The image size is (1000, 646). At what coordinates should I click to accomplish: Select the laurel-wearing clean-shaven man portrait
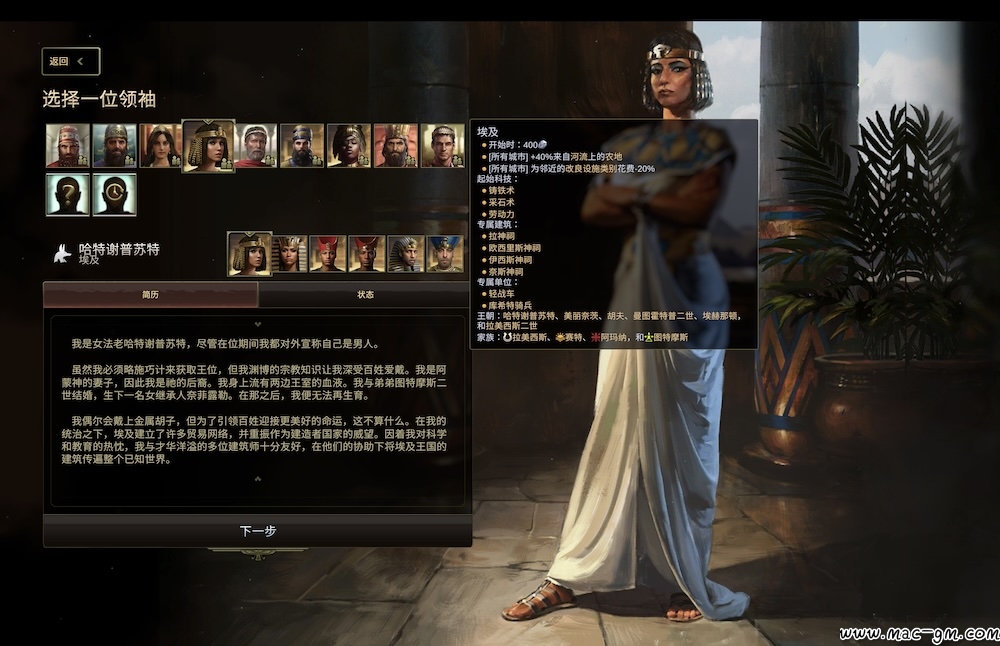pyautogui.click(x=442, y=146)
